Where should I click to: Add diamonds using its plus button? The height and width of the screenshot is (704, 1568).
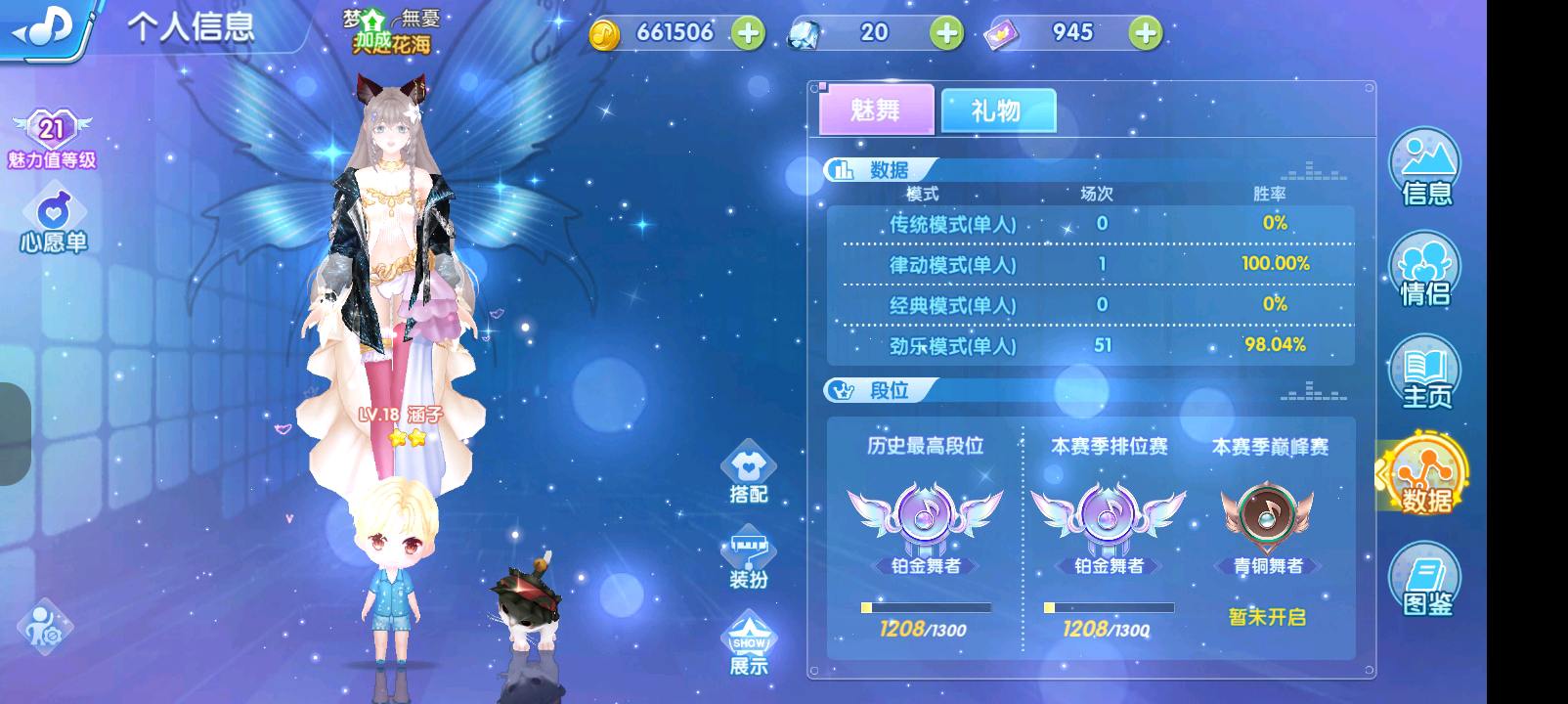[x=944, y=32]
